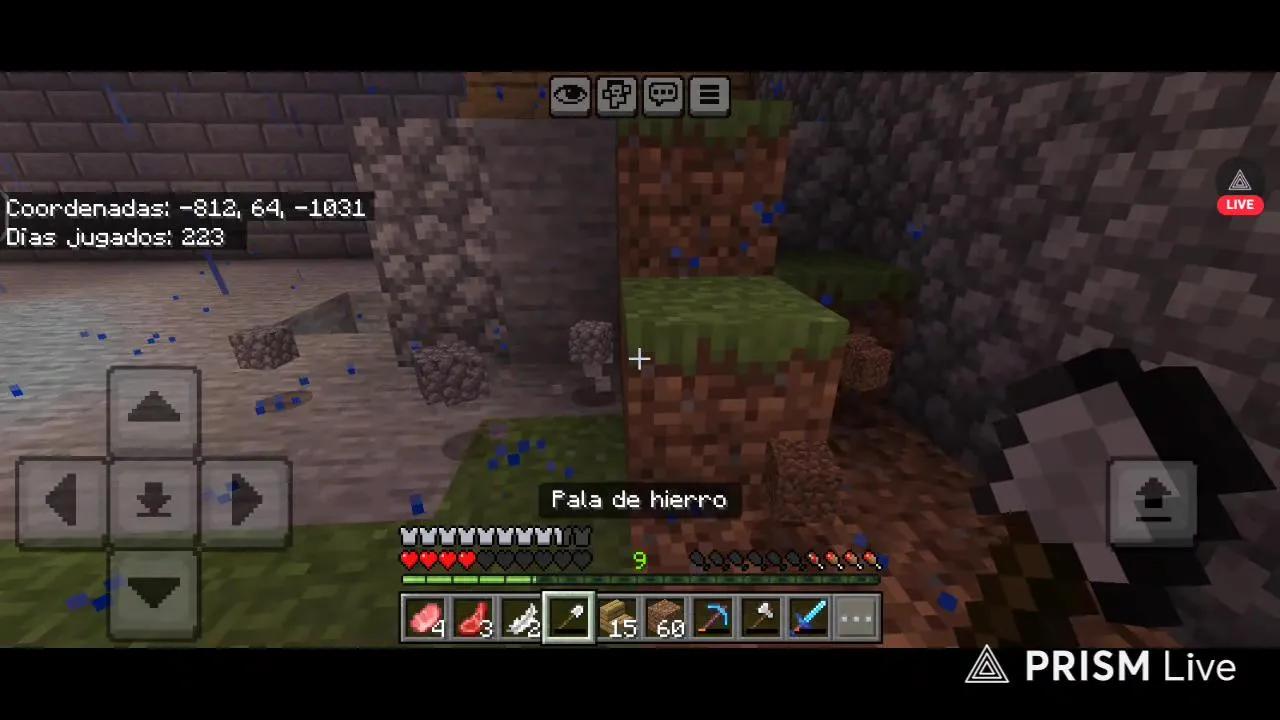Viewport: 1280px width, 720px height.
Task: Toggle the camera perspective eye icon
Action: [570, 94]
